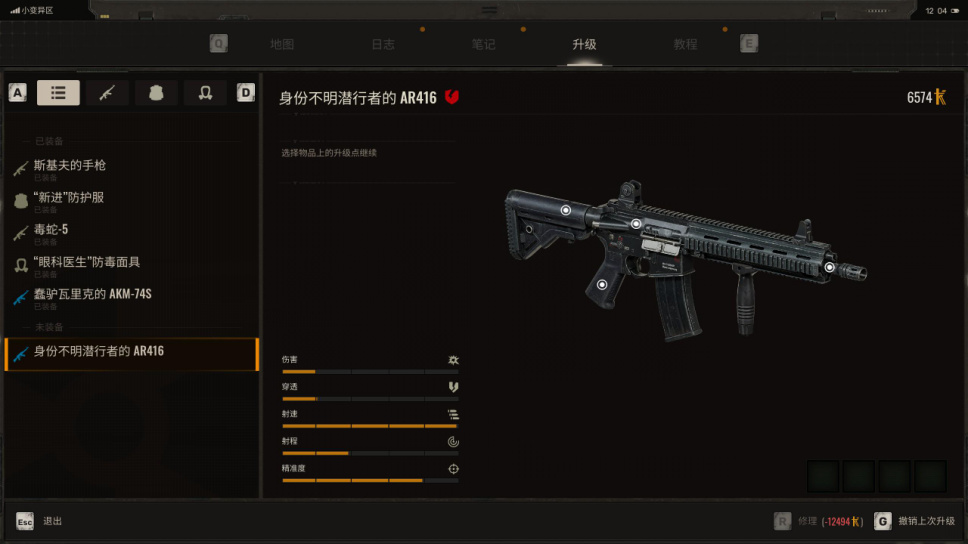This screenshot has height=544, width=968.
Task: Filter list by headgear mask icon
Action: (x=205, y=93)
